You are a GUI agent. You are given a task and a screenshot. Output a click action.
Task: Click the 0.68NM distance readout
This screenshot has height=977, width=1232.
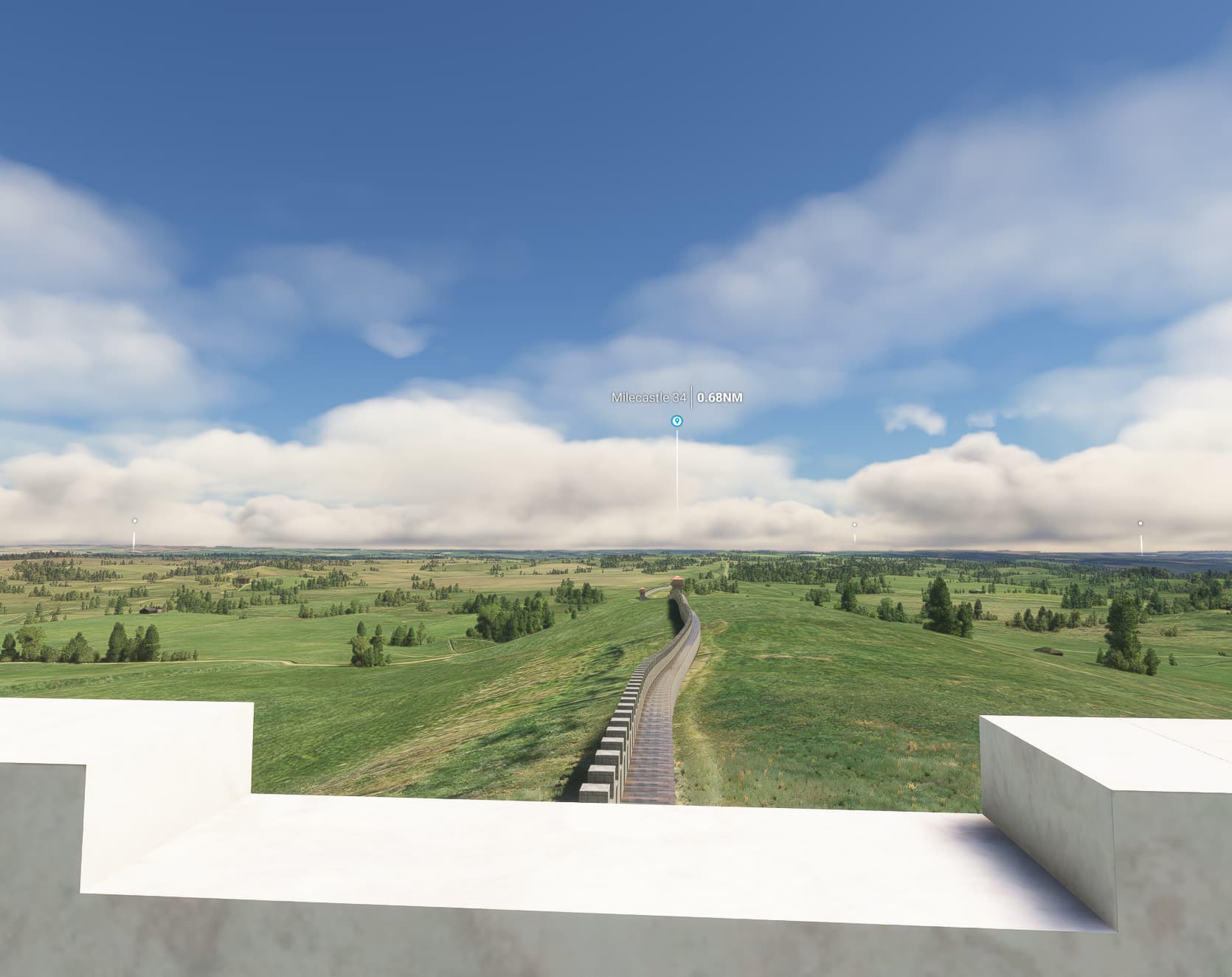point(719,397)
